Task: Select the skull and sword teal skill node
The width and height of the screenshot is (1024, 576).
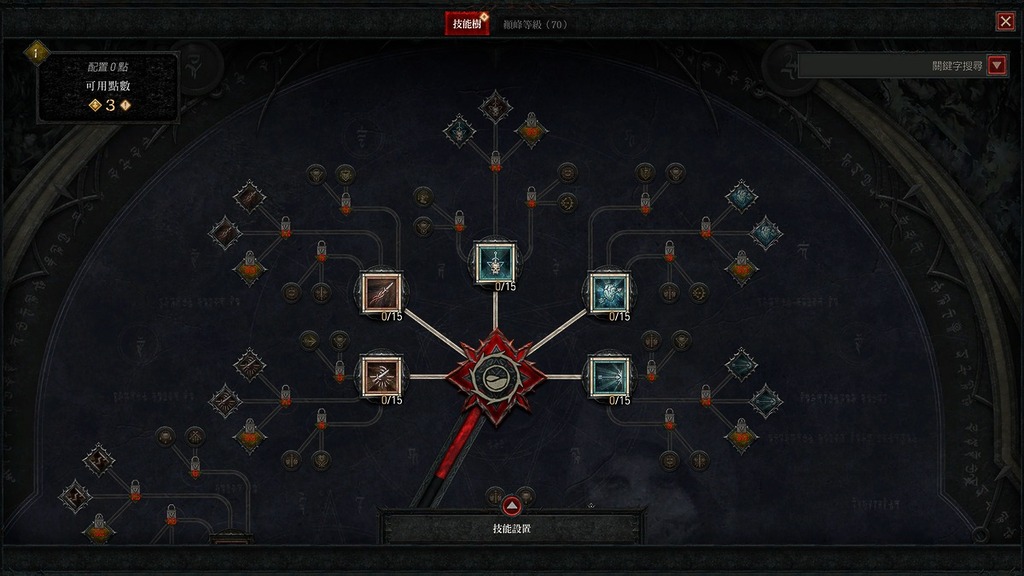Action: click(494, 261)
